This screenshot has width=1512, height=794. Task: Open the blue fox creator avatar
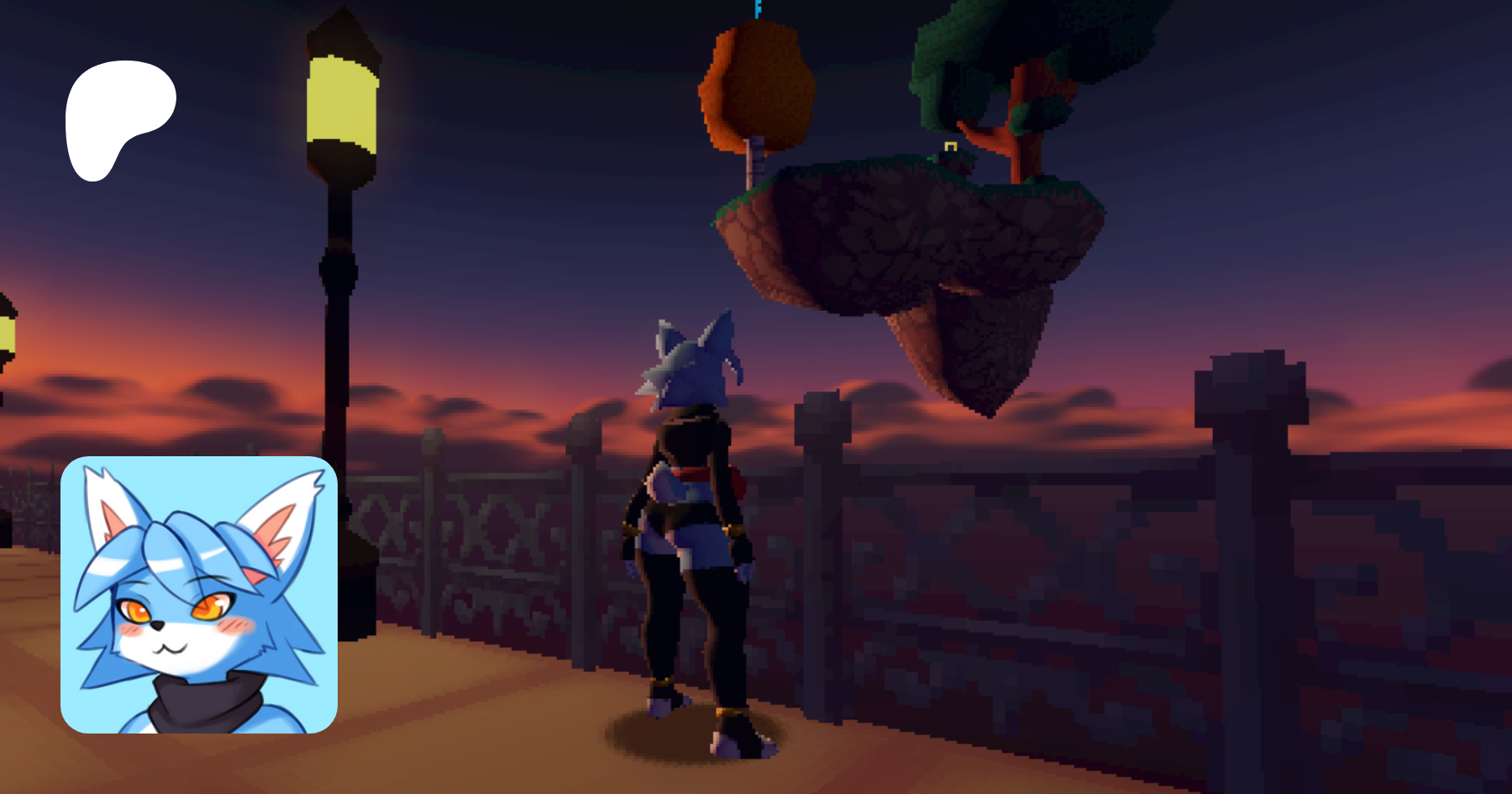click(x=199, y=594)
